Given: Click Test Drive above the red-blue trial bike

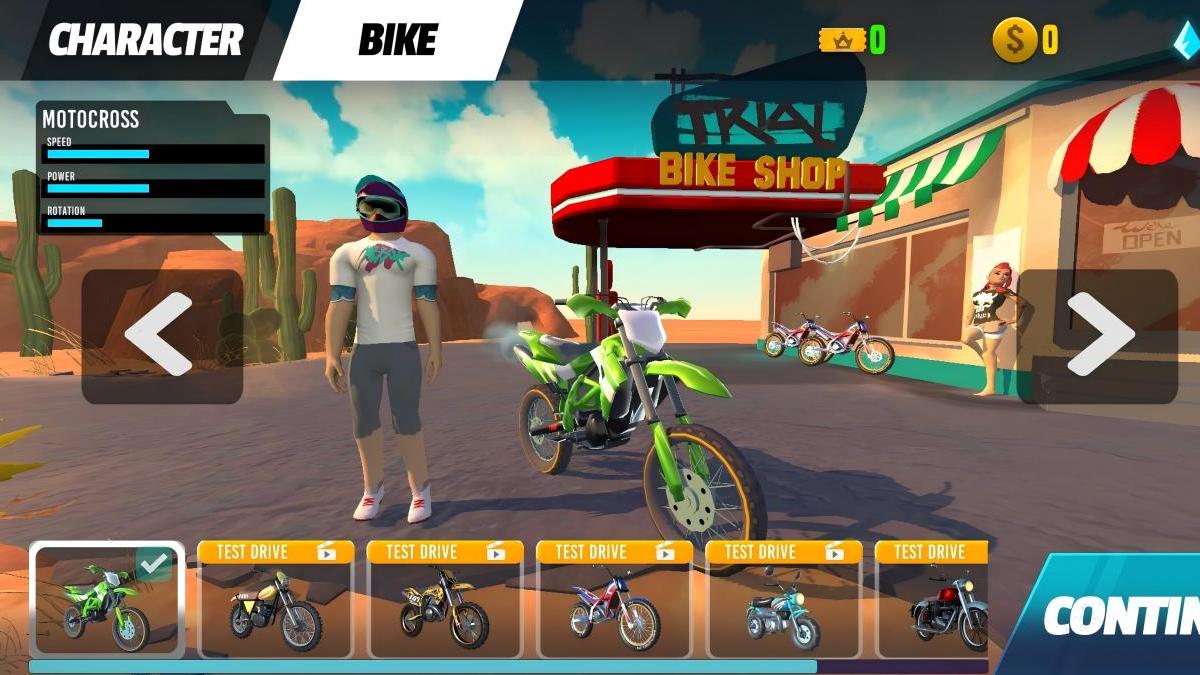Looking at the screenshot, I should (x=615, y=552).
